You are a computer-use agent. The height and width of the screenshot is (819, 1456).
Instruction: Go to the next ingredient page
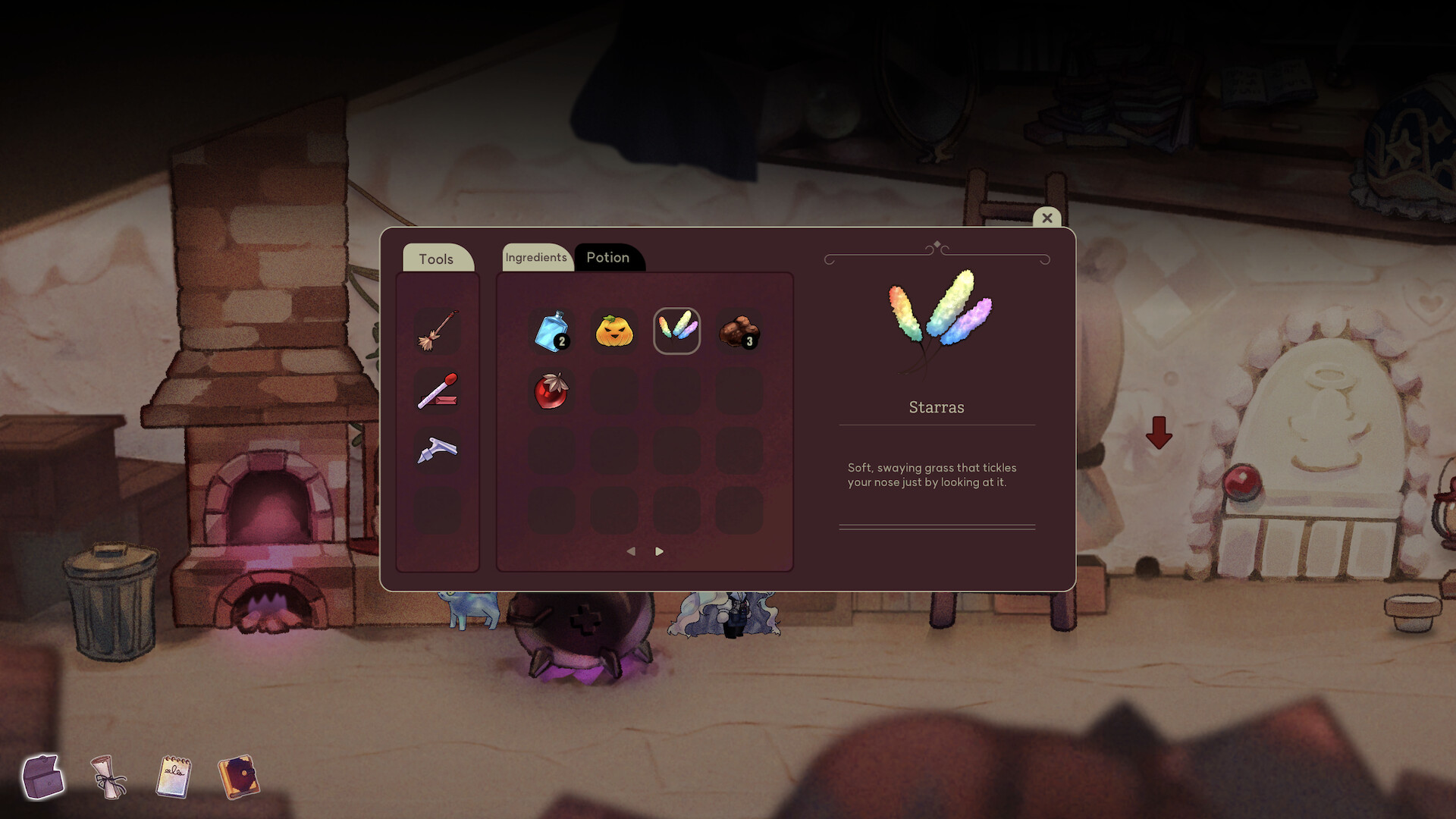658,551
